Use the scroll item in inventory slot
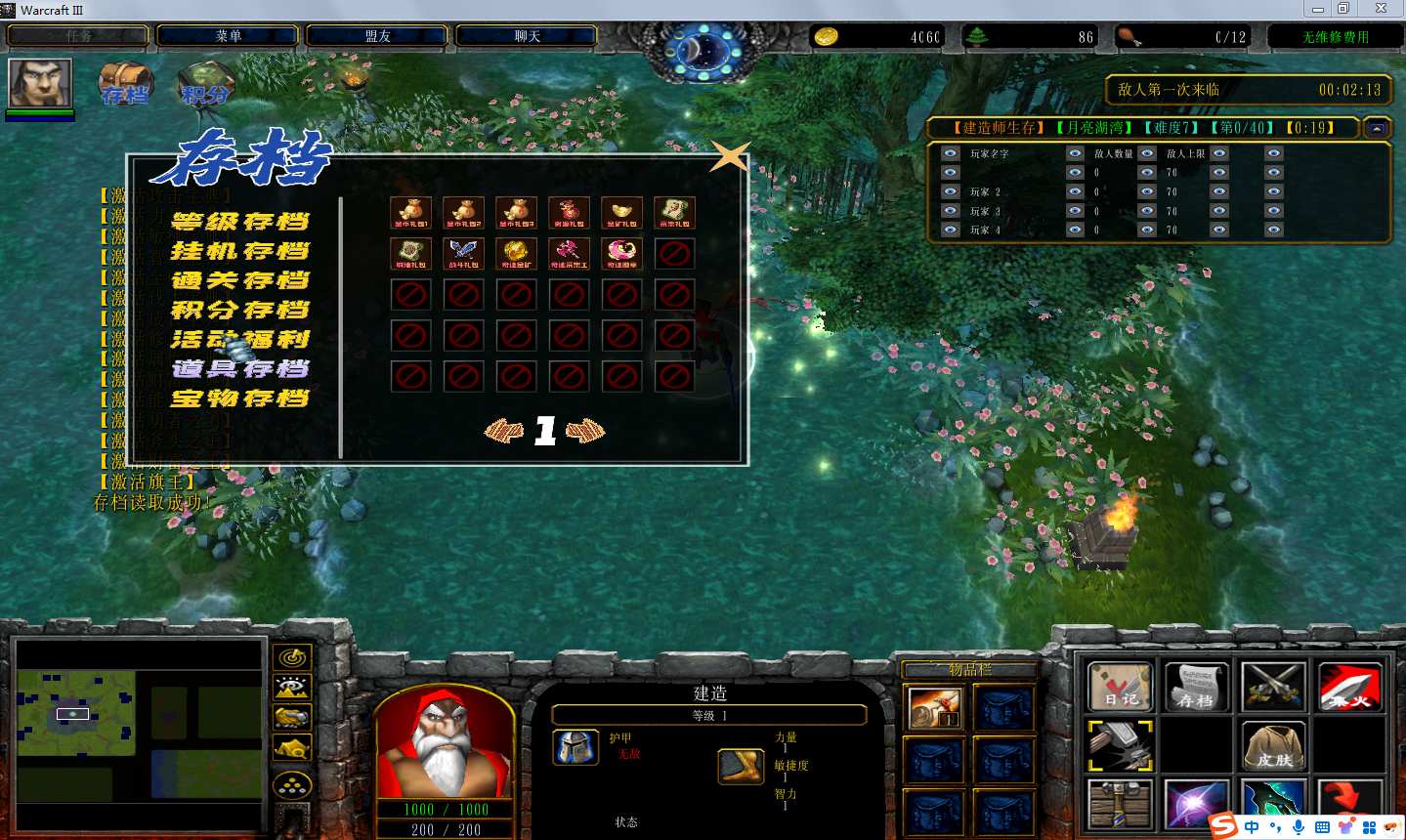 [x=935, y=708]
